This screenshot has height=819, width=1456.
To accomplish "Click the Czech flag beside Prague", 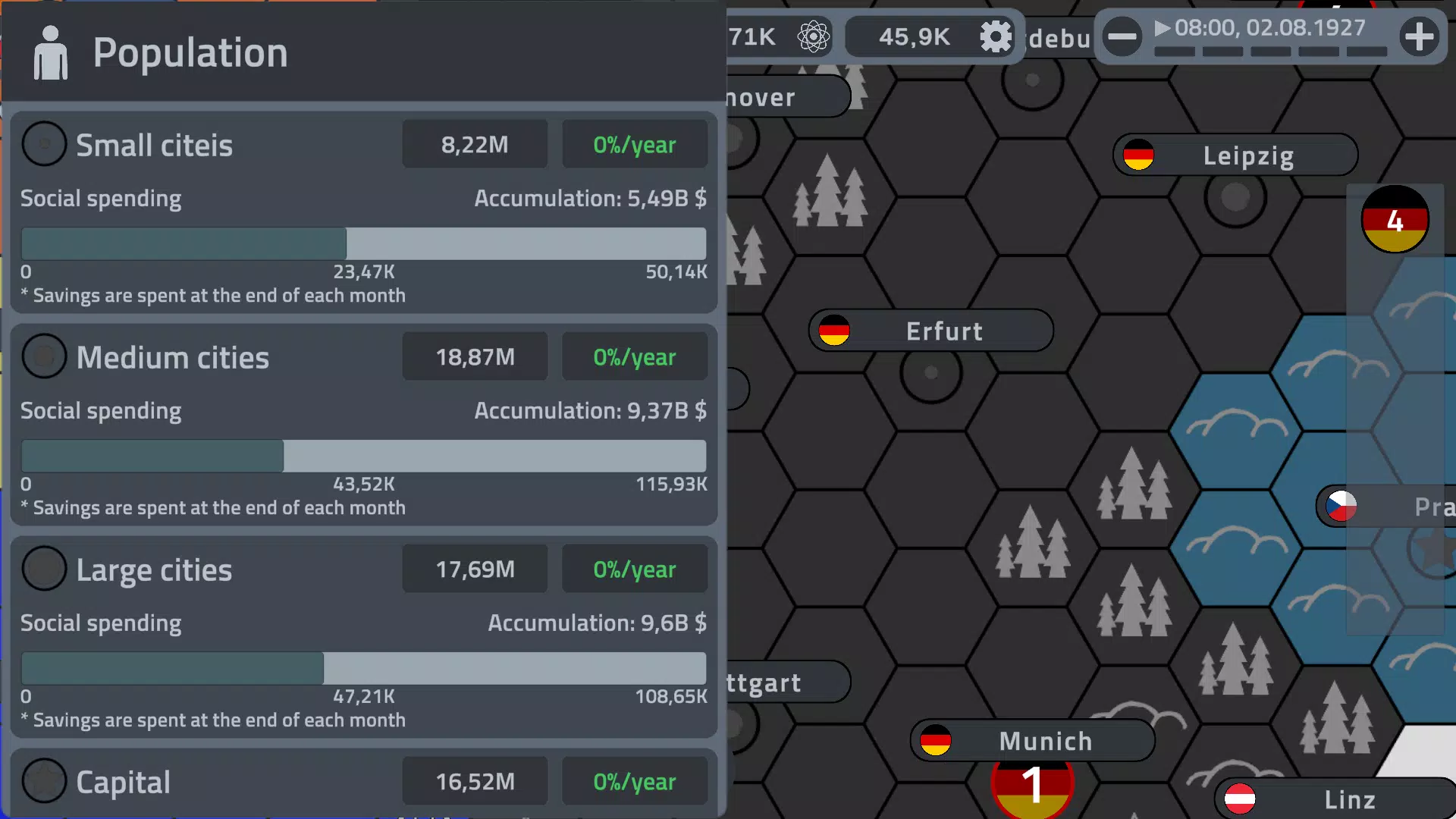I will (1341, 507).
